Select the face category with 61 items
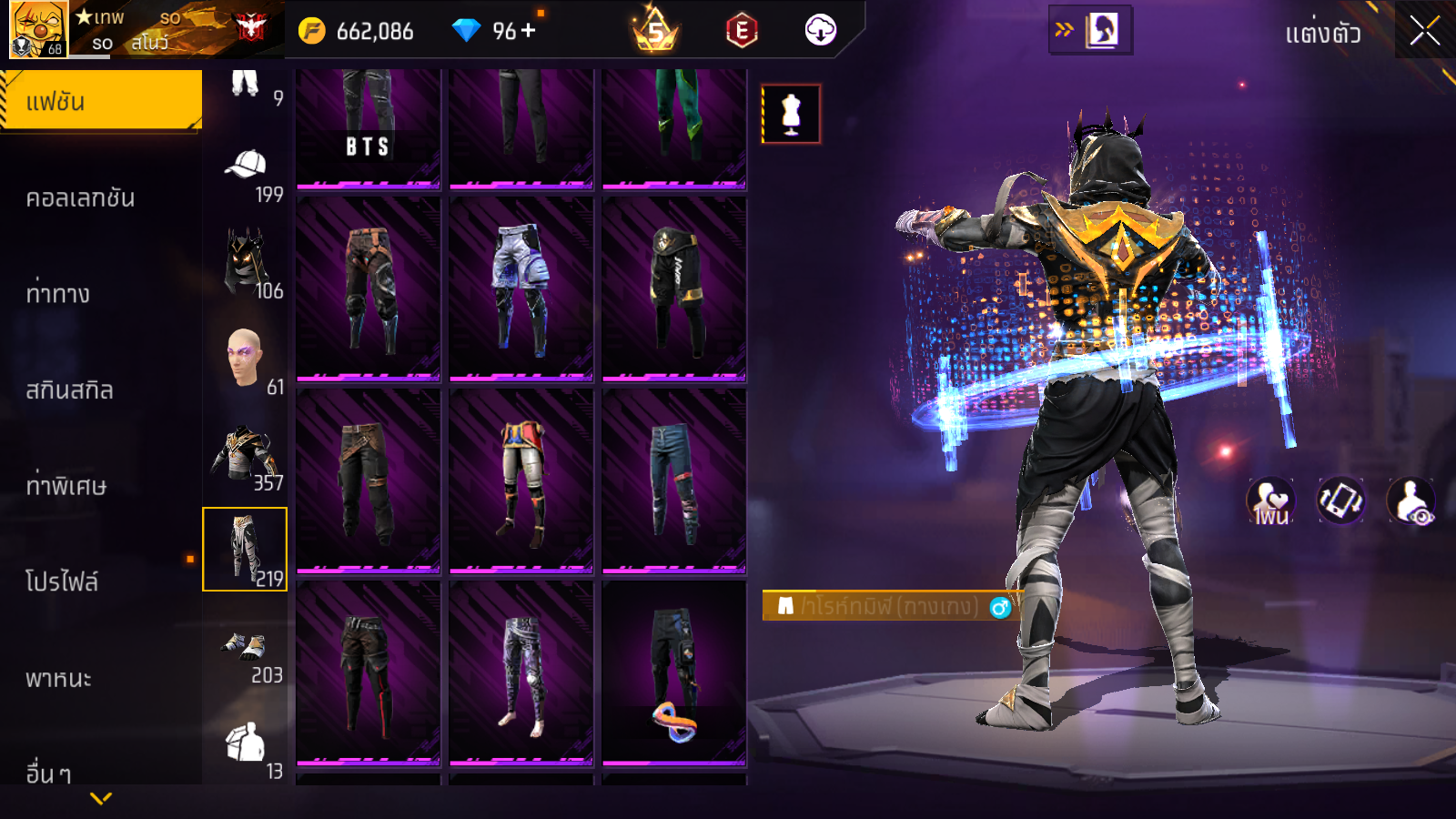The height and width of the screenshot is (819, 1456). pos(246,361)
